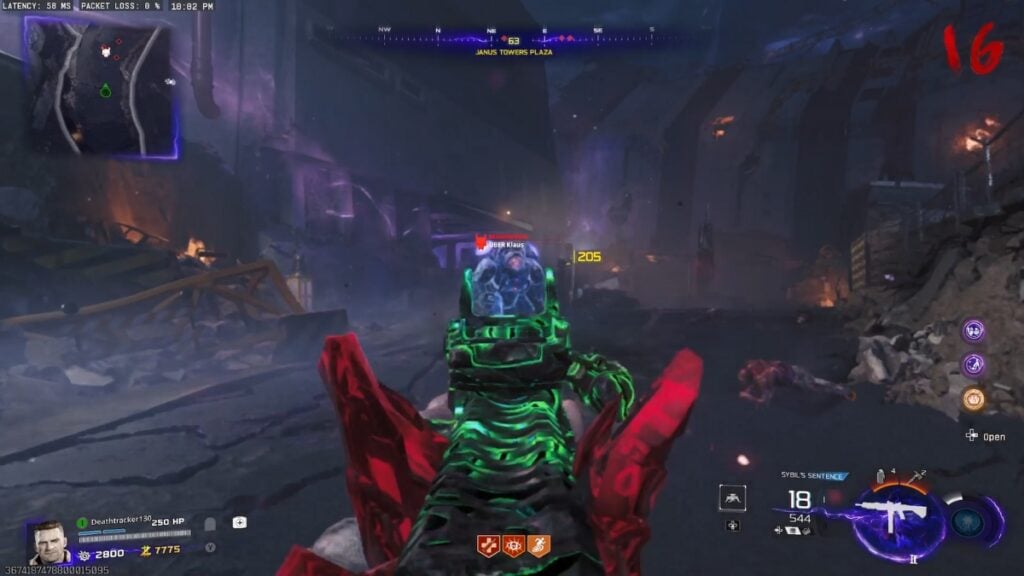Click the cross-and-syringe perk badge
This screenshot has width=1024, height=576.
488,546
